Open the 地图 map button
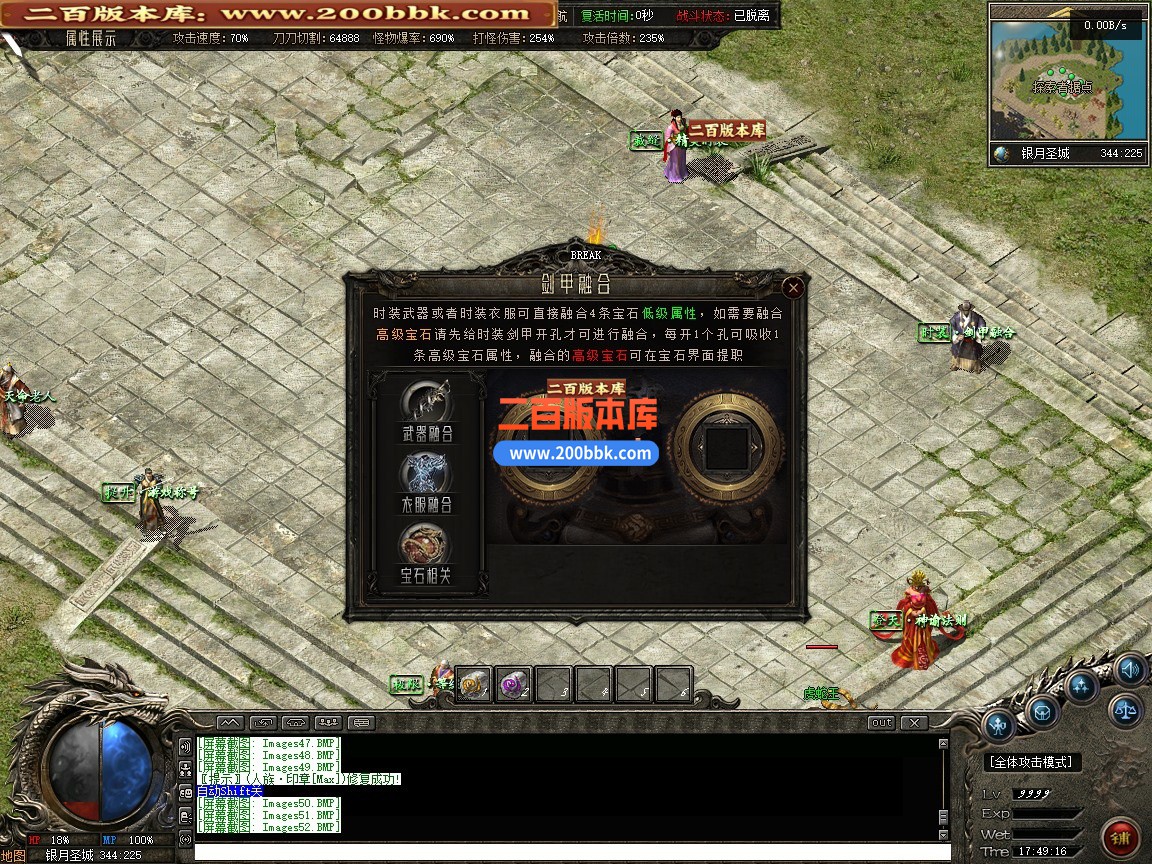The width and height of the screenshot is (1152, 864). pos(13,855)
